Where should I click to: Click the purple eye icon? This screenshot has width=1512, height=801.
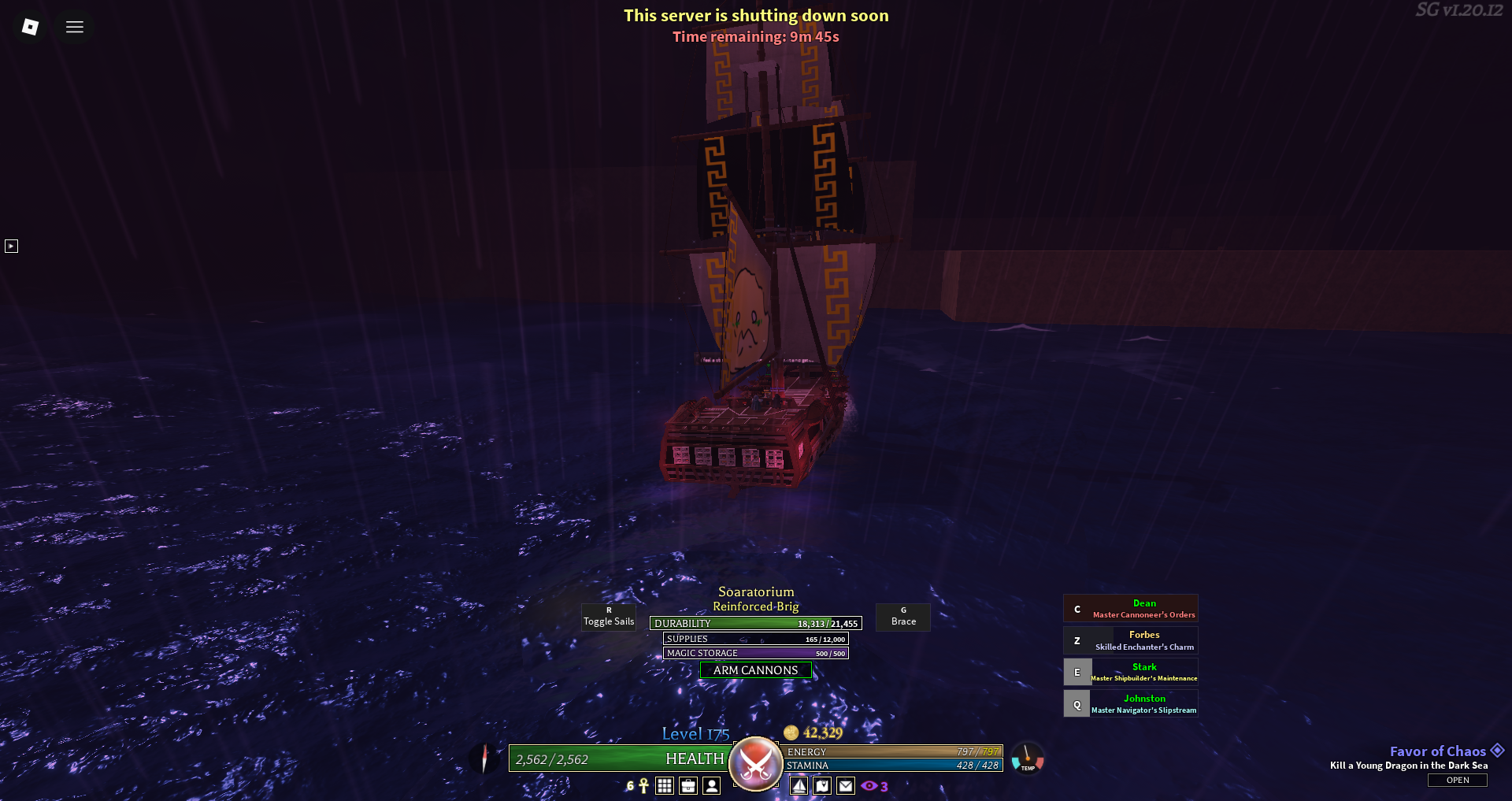coord(869,786)
